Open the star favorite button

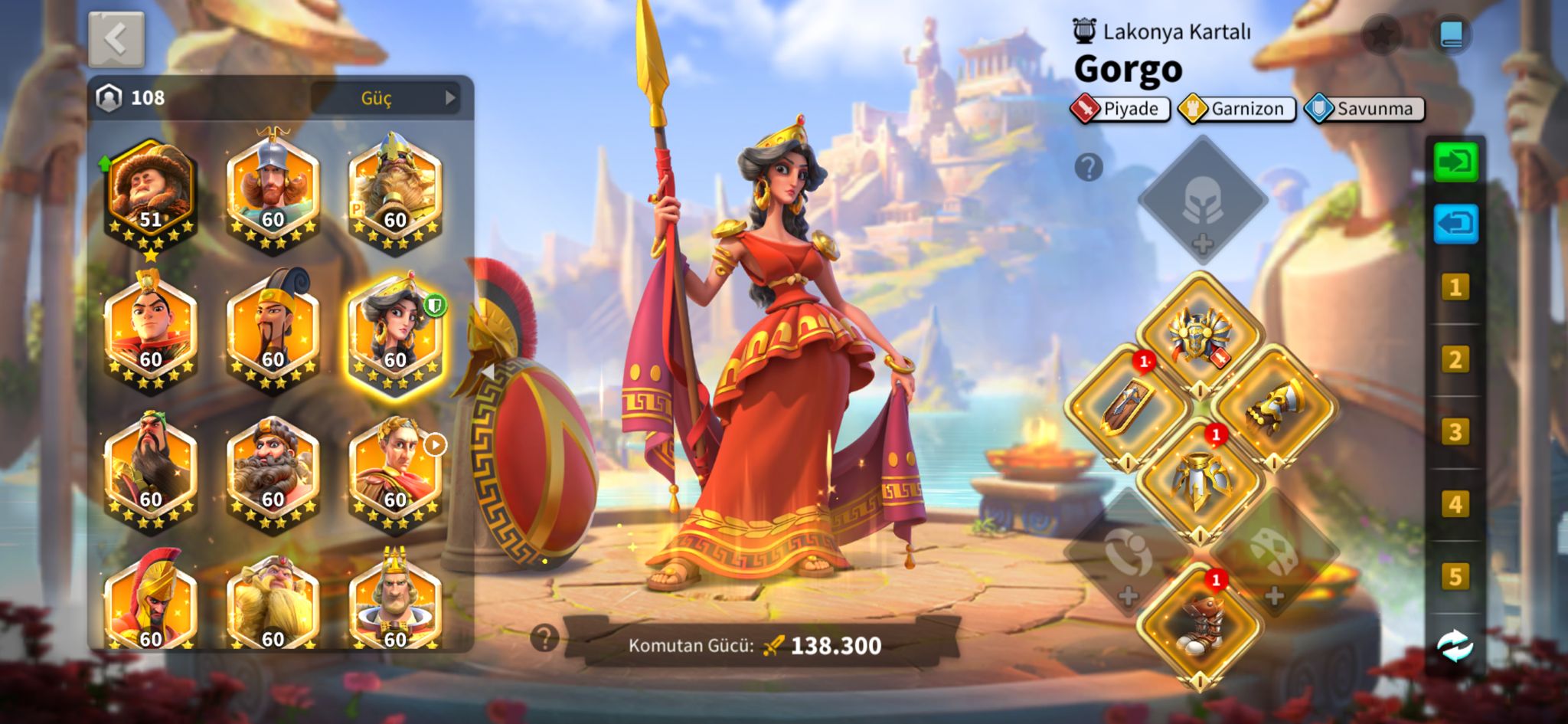tap(1381, 34)
